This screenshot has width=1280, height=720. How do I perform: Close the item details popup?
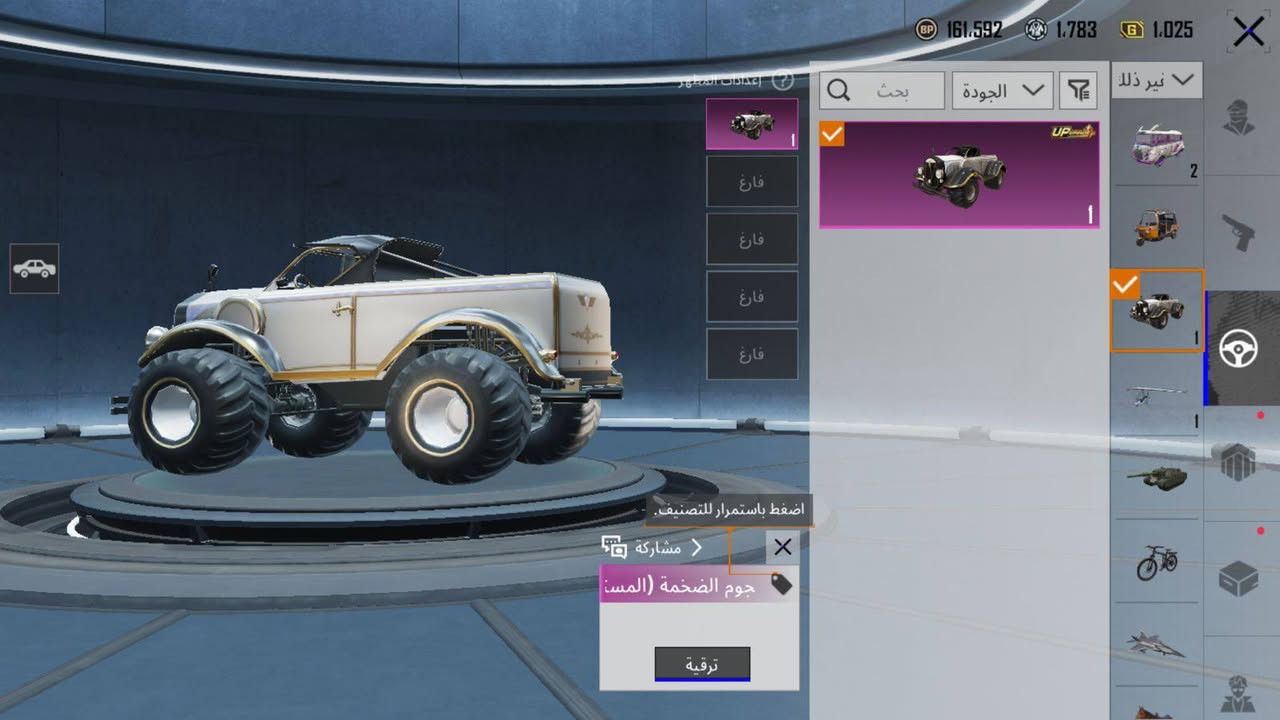tap(782, 546)
